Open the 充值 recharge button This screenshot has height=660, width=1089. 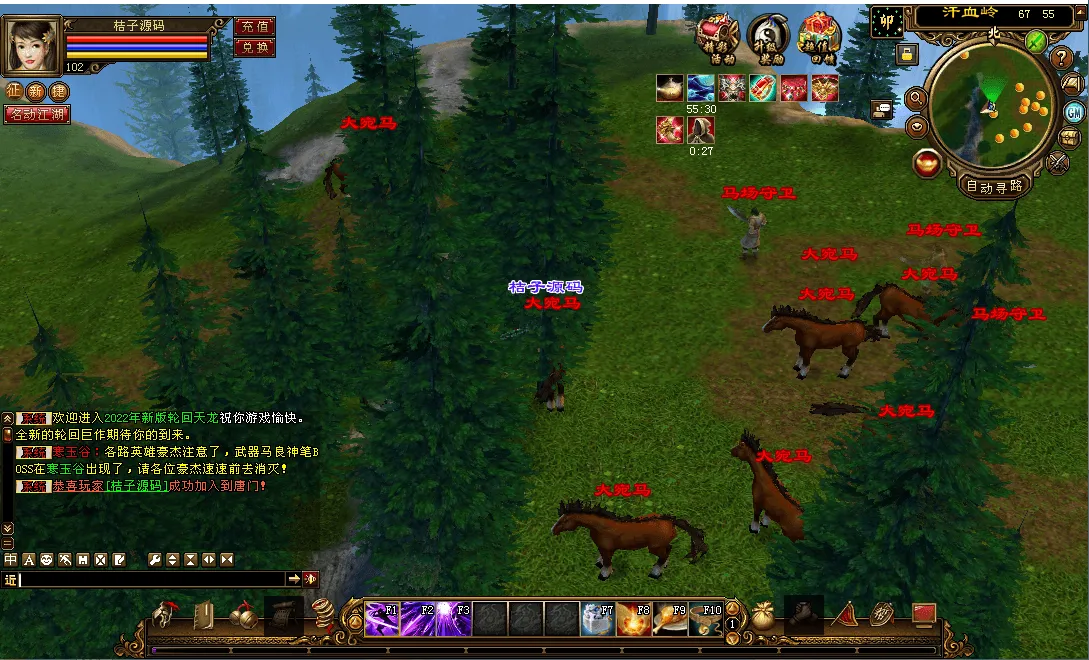point(254,27)
